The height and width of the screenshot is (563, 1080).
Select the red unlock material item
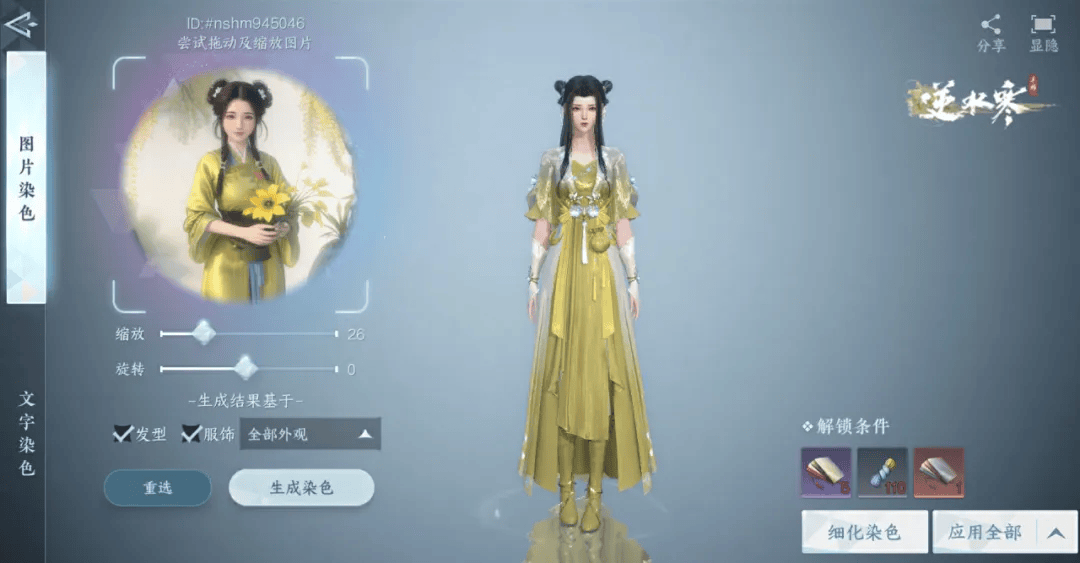[x=938, y=473]
